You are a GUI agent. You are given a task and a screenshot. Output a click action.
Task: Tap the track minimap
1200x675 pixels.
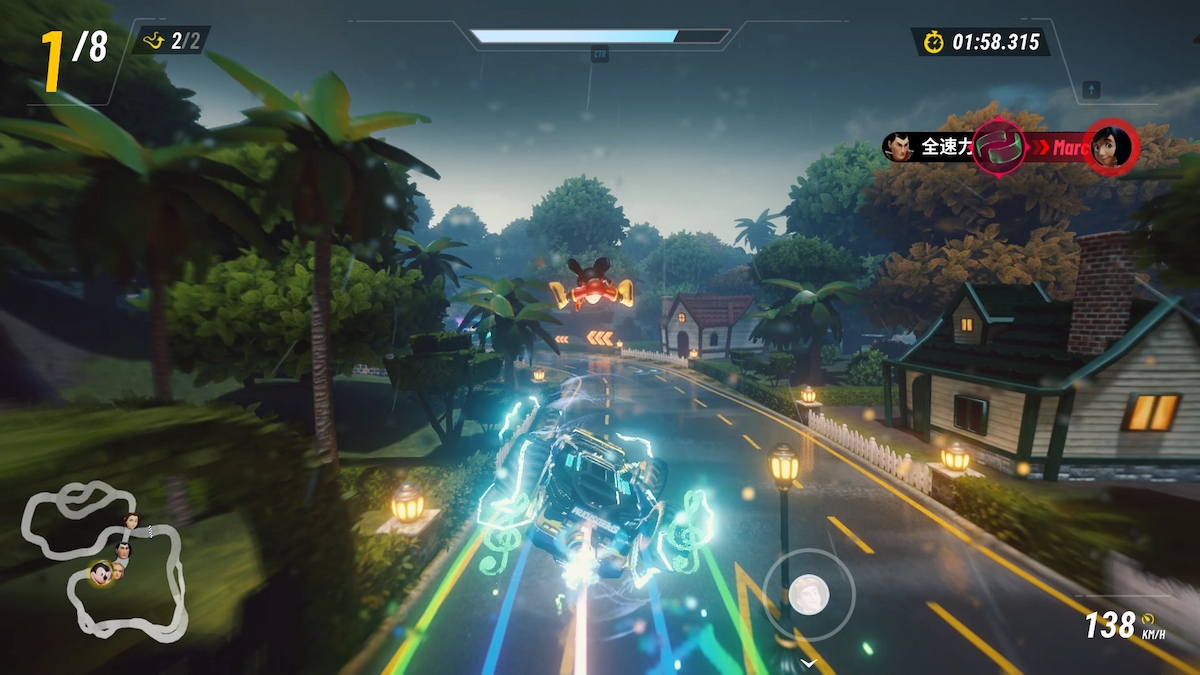[104, 560]
